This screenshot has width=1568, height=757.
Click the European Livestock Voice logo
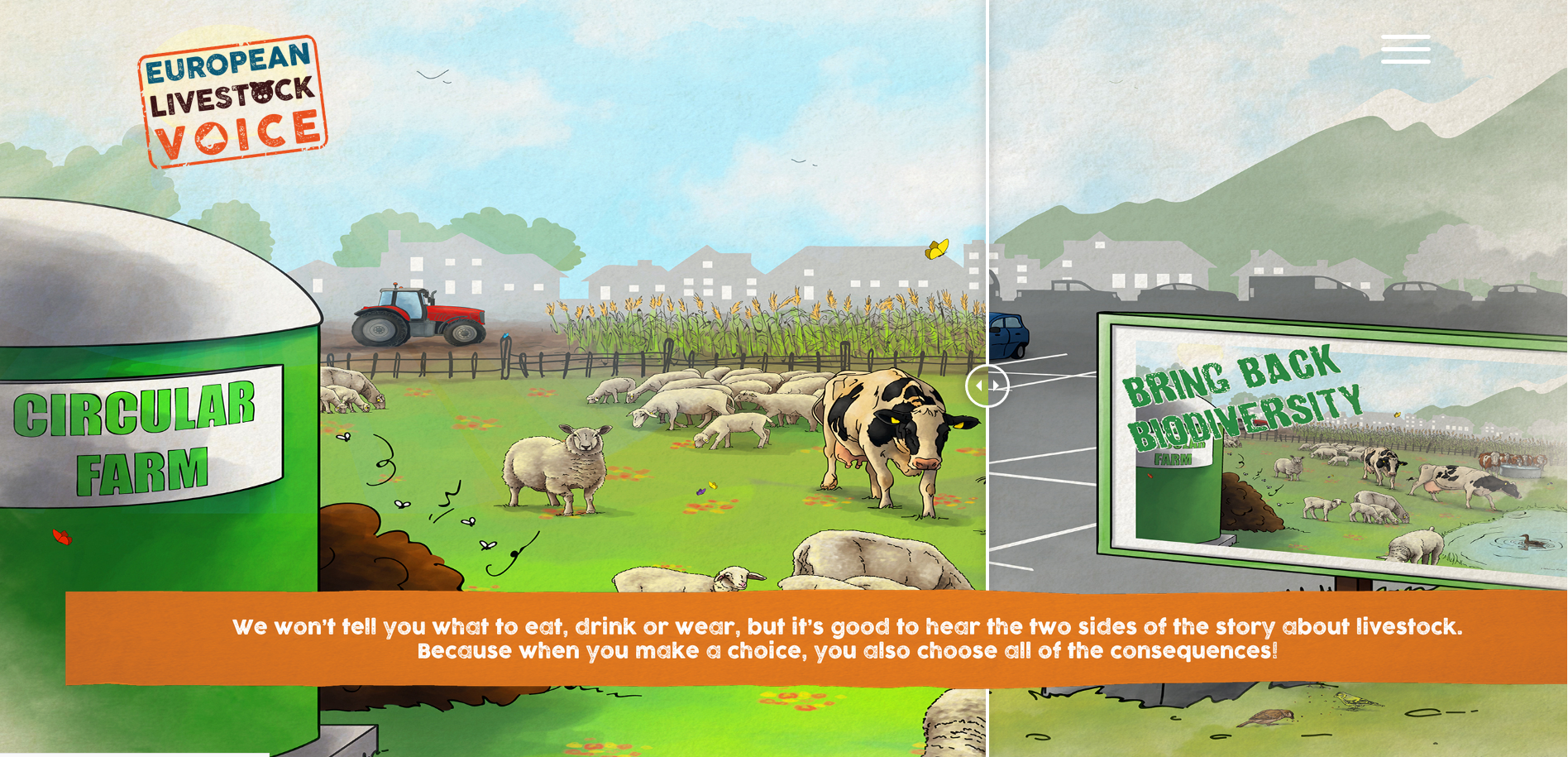coord(232,101)
